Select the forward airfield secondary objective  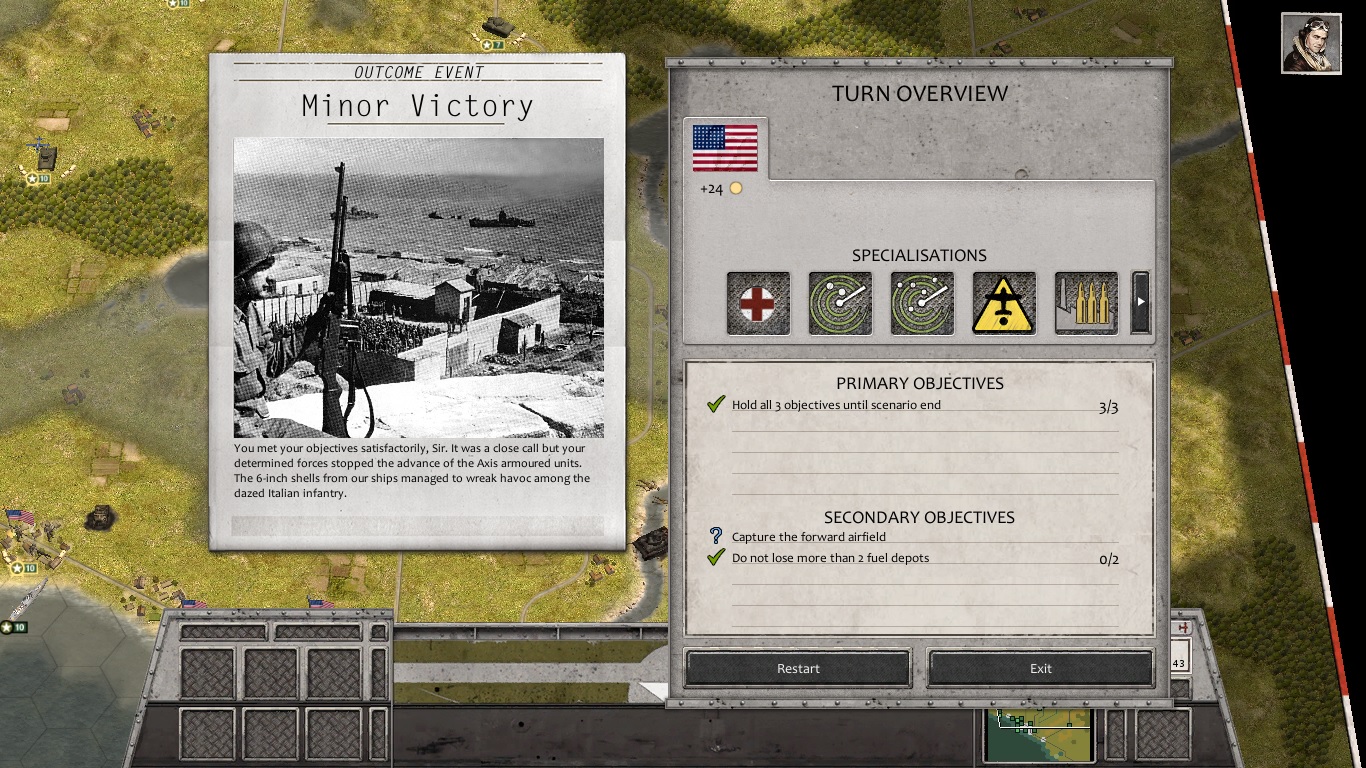click(x=808, y=537)
